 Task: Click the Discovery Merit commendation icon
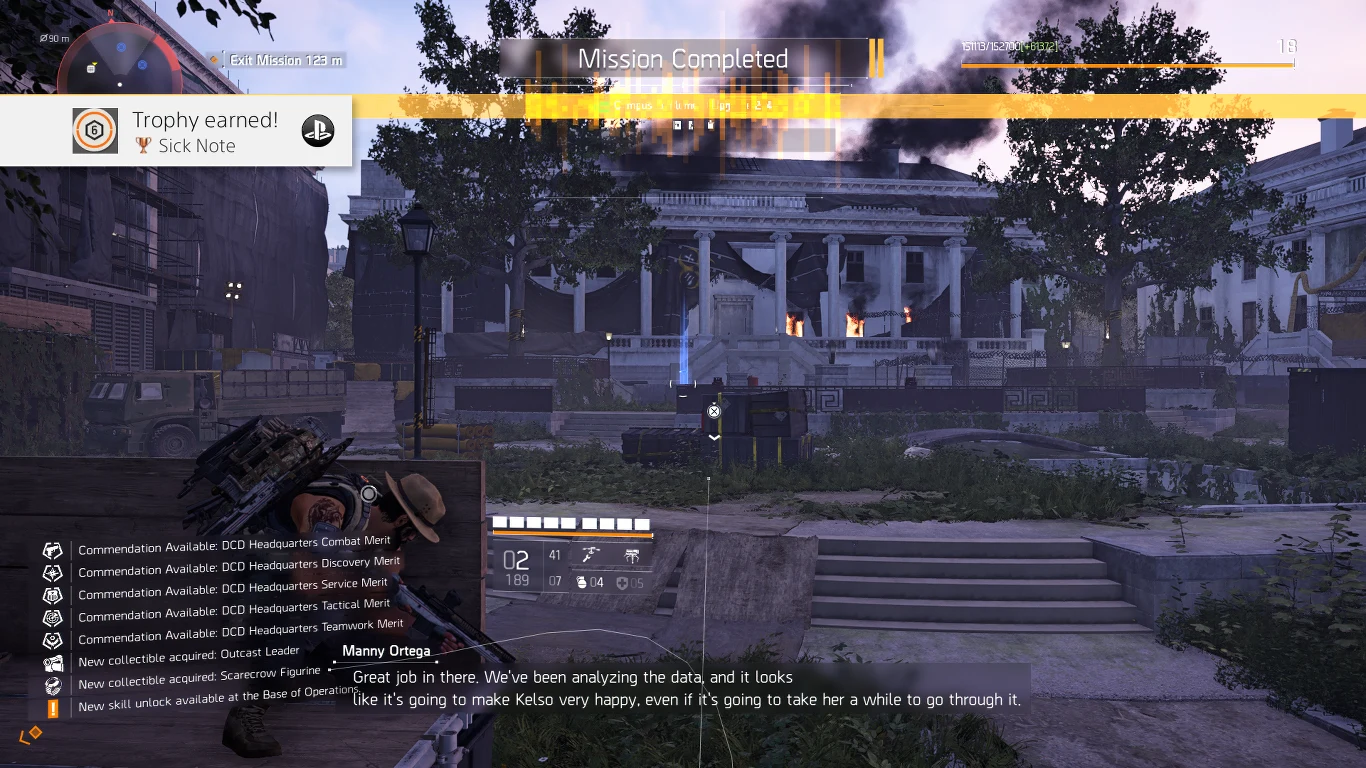pos(52,572)
